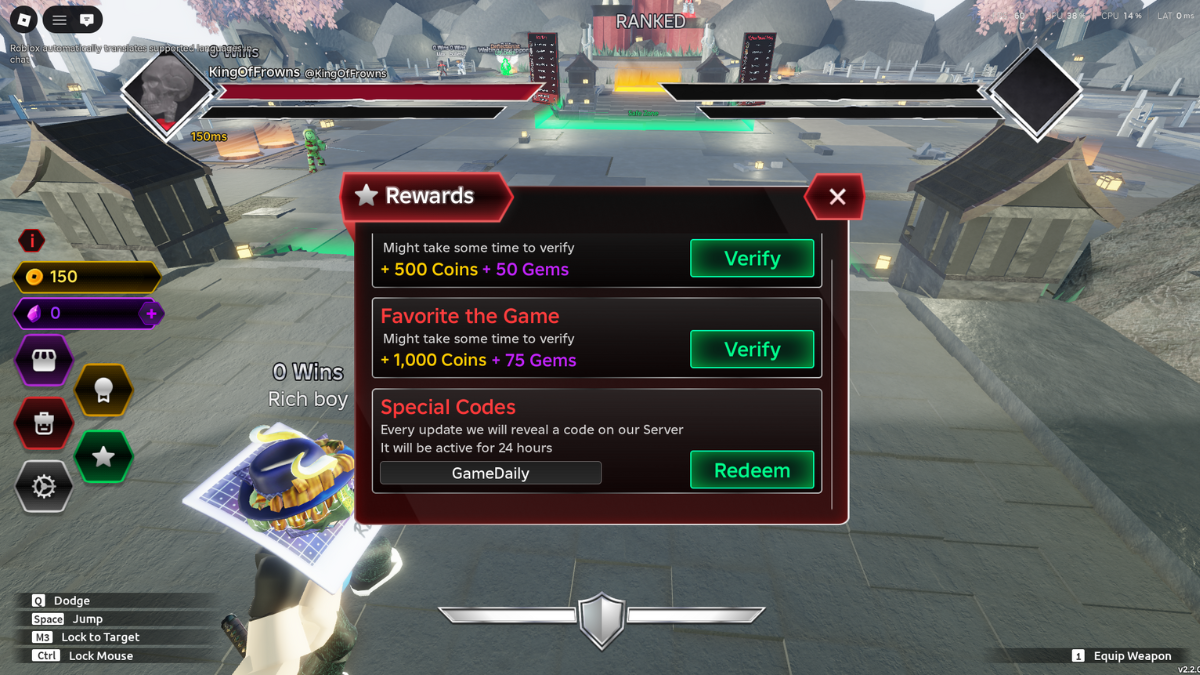Viewport: 1200px width, 675px height.
Task: Open the shop via the purple store icon
Action: (44, 361)
